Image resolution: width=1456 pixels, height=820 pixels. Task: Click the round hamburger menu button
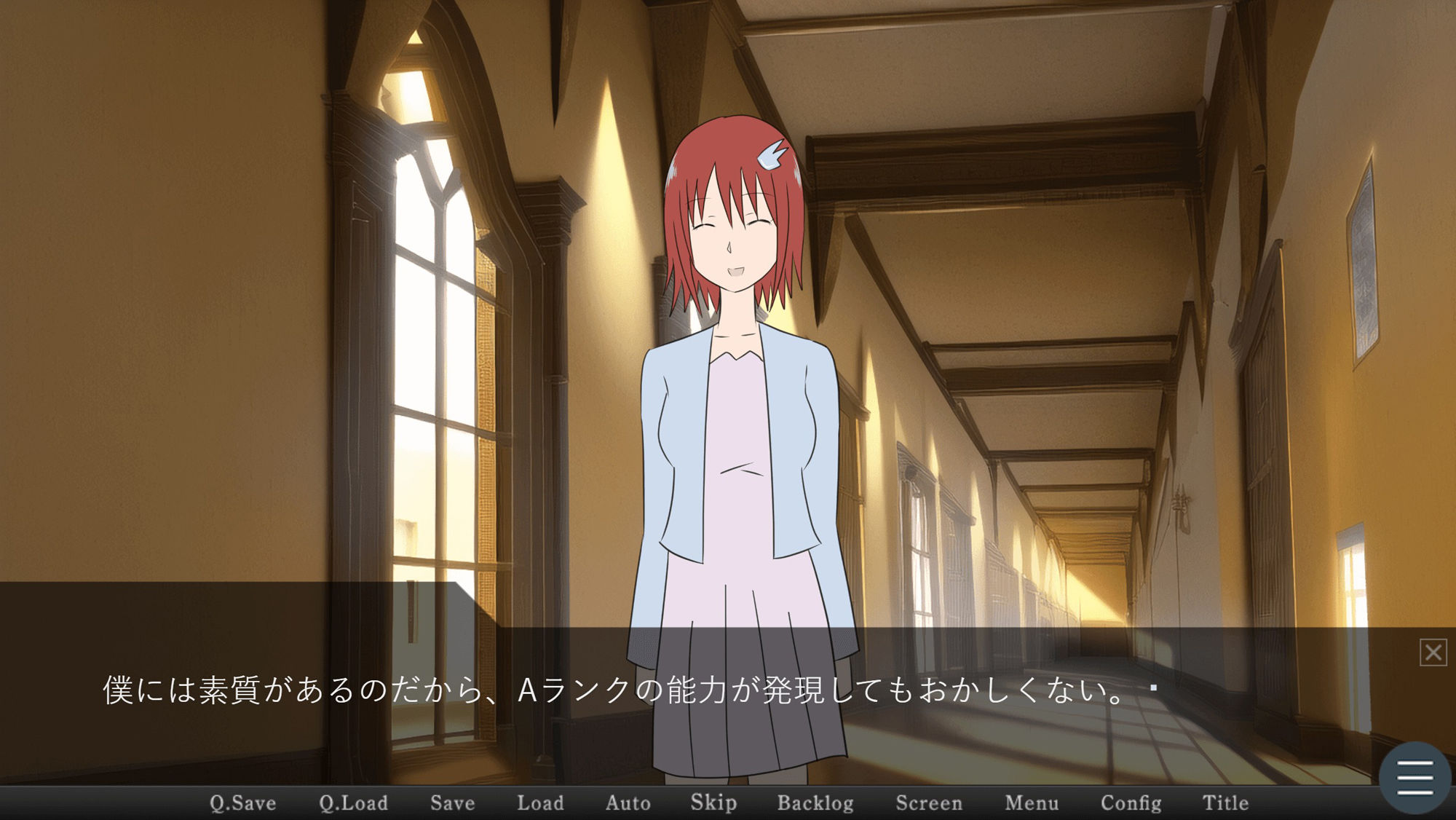pos(1415,778)
